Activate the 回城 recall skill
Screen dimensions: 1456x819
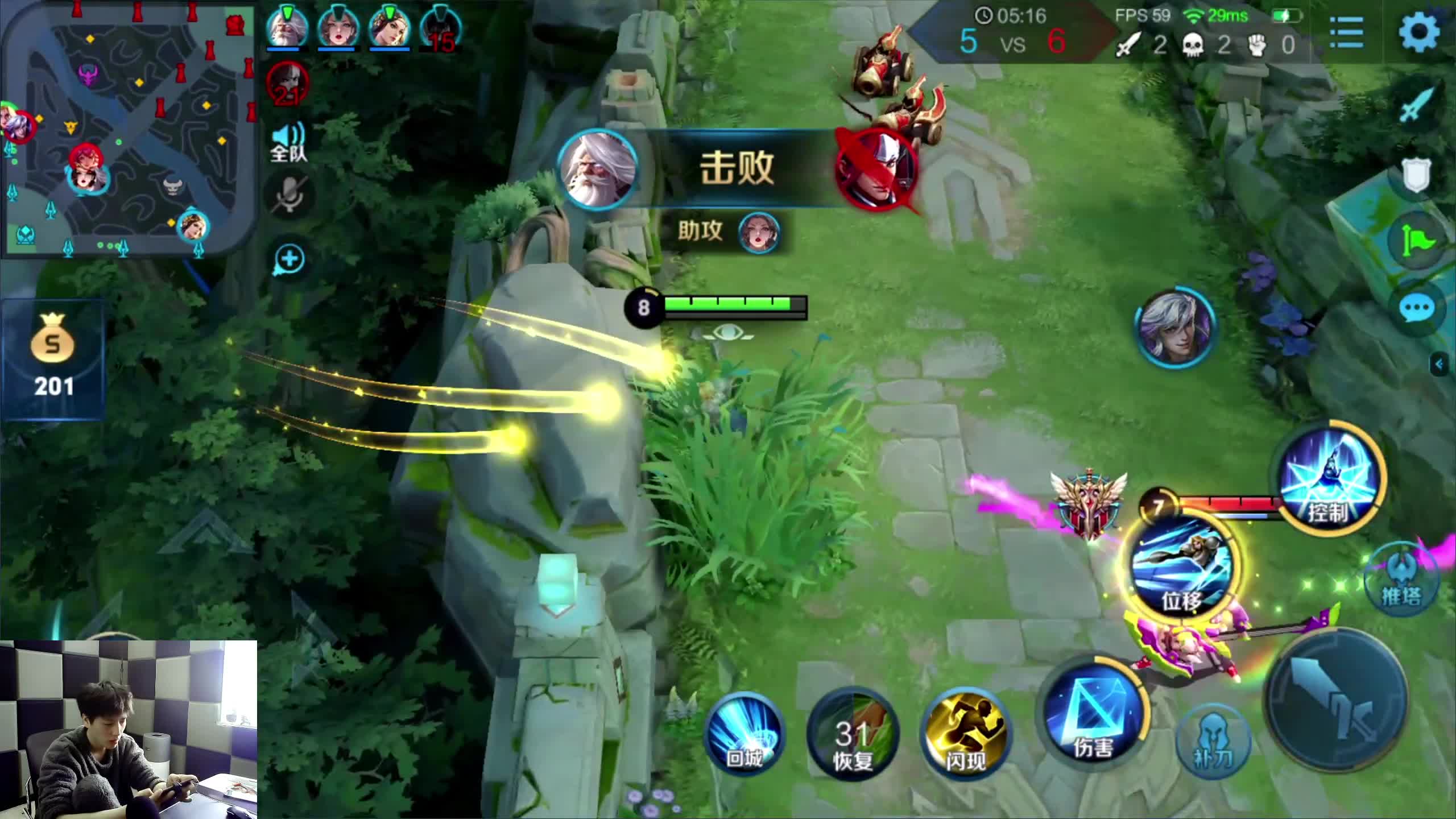744,734
